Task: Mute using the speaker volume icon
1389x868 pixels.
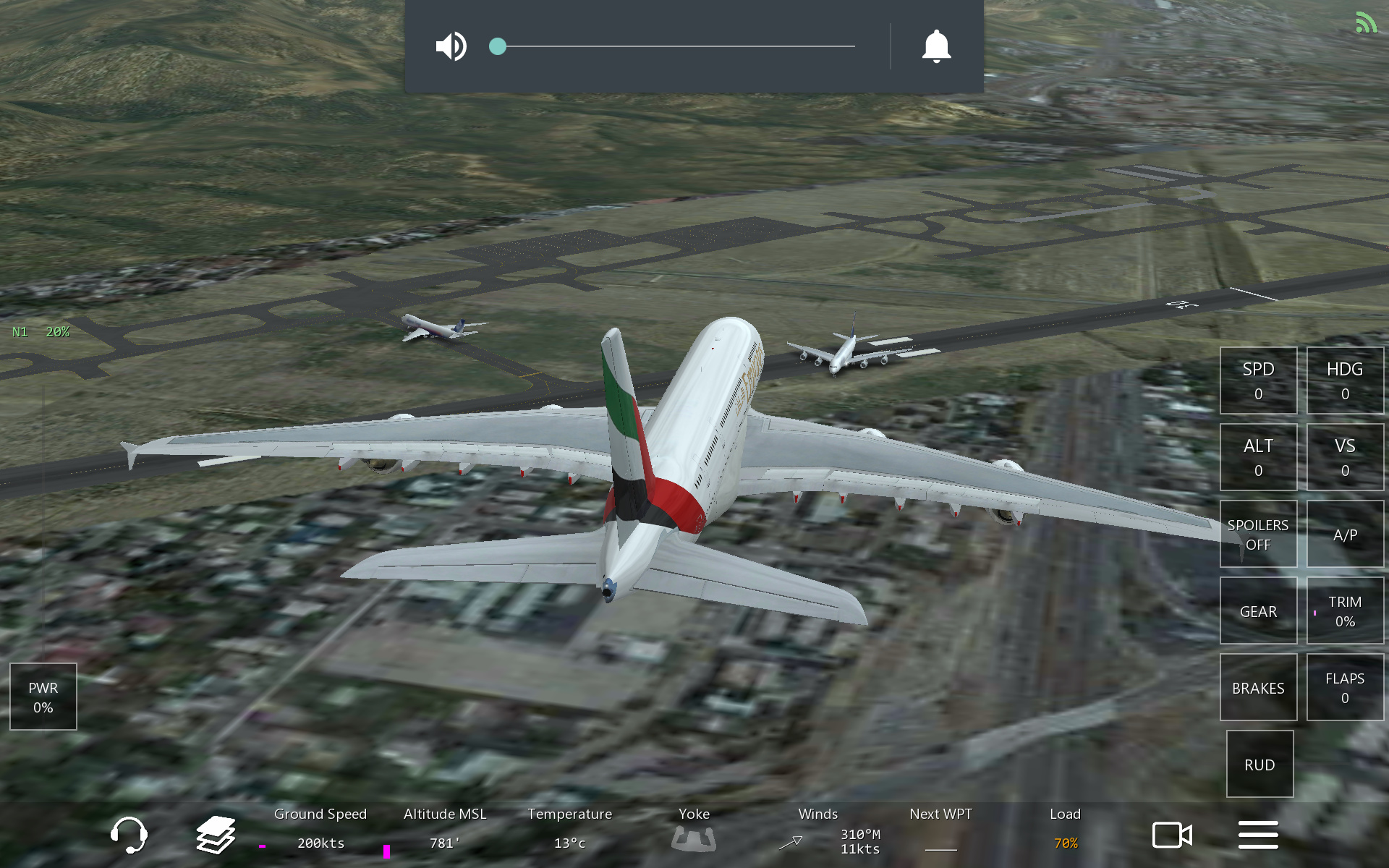Action: (x=451, y=46)
